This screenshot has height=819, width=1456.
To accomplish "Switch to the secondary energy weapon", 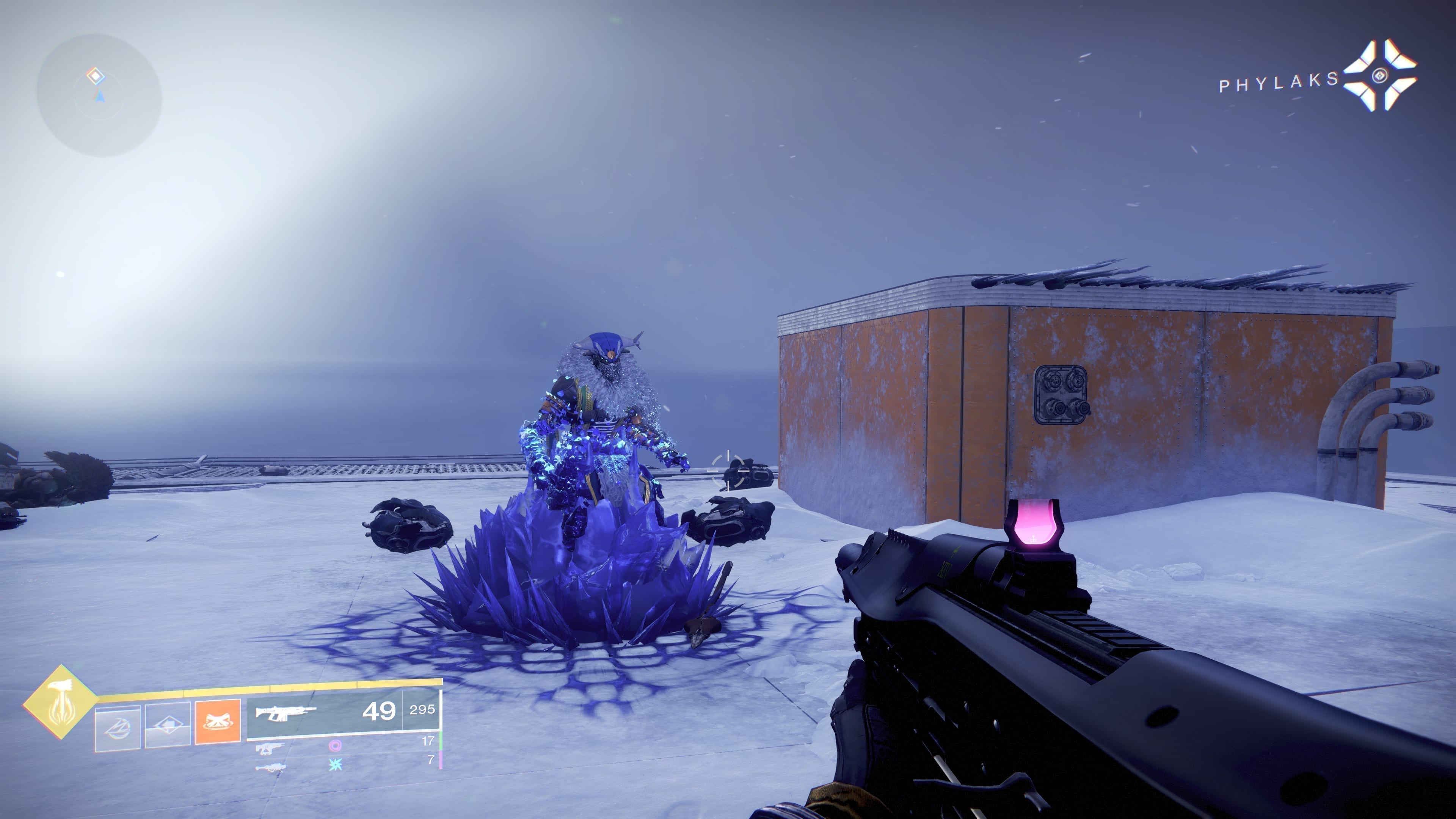I will [270, 748].
